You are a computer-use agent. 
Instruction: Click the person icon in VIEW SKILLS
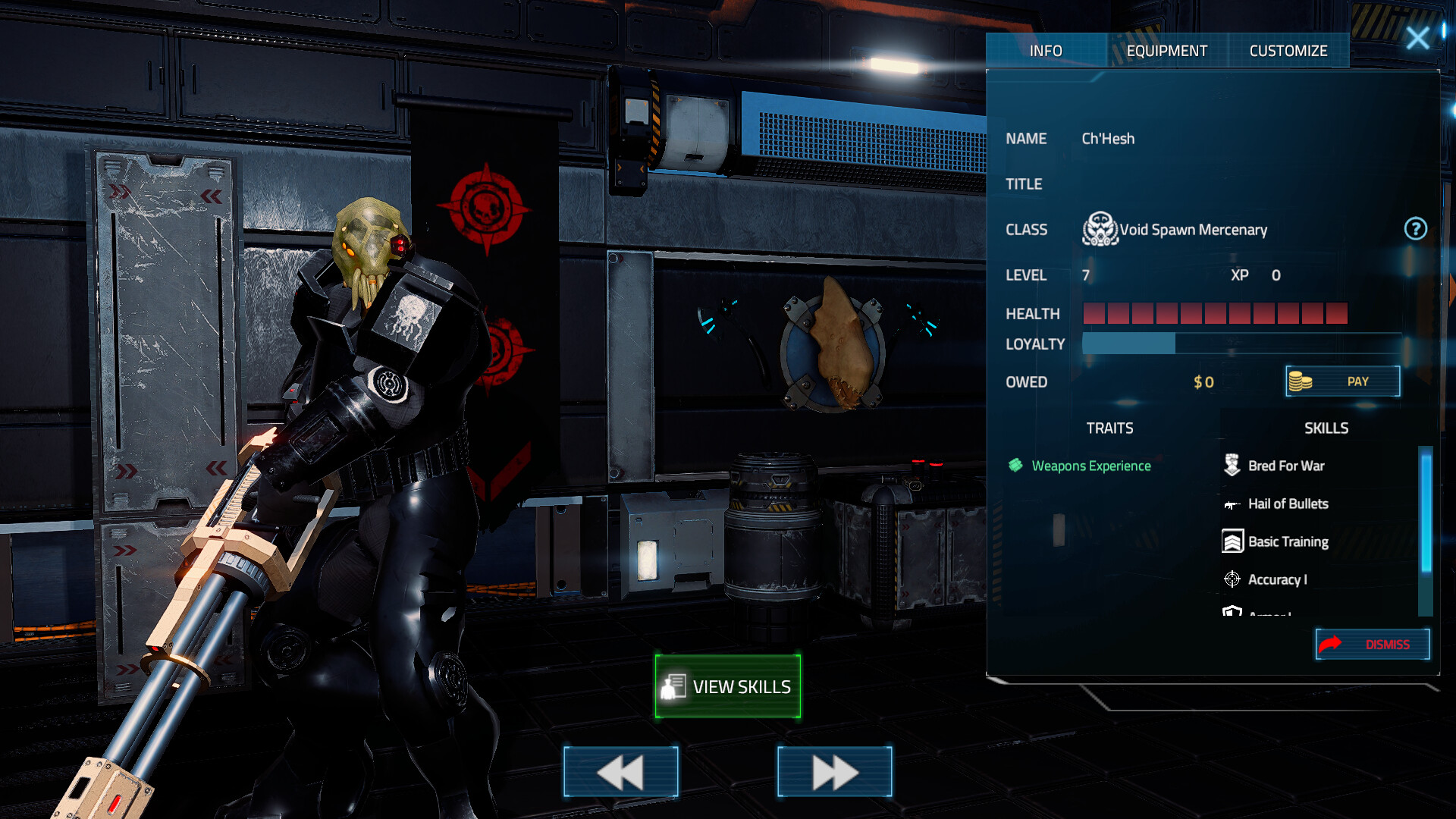672,686
